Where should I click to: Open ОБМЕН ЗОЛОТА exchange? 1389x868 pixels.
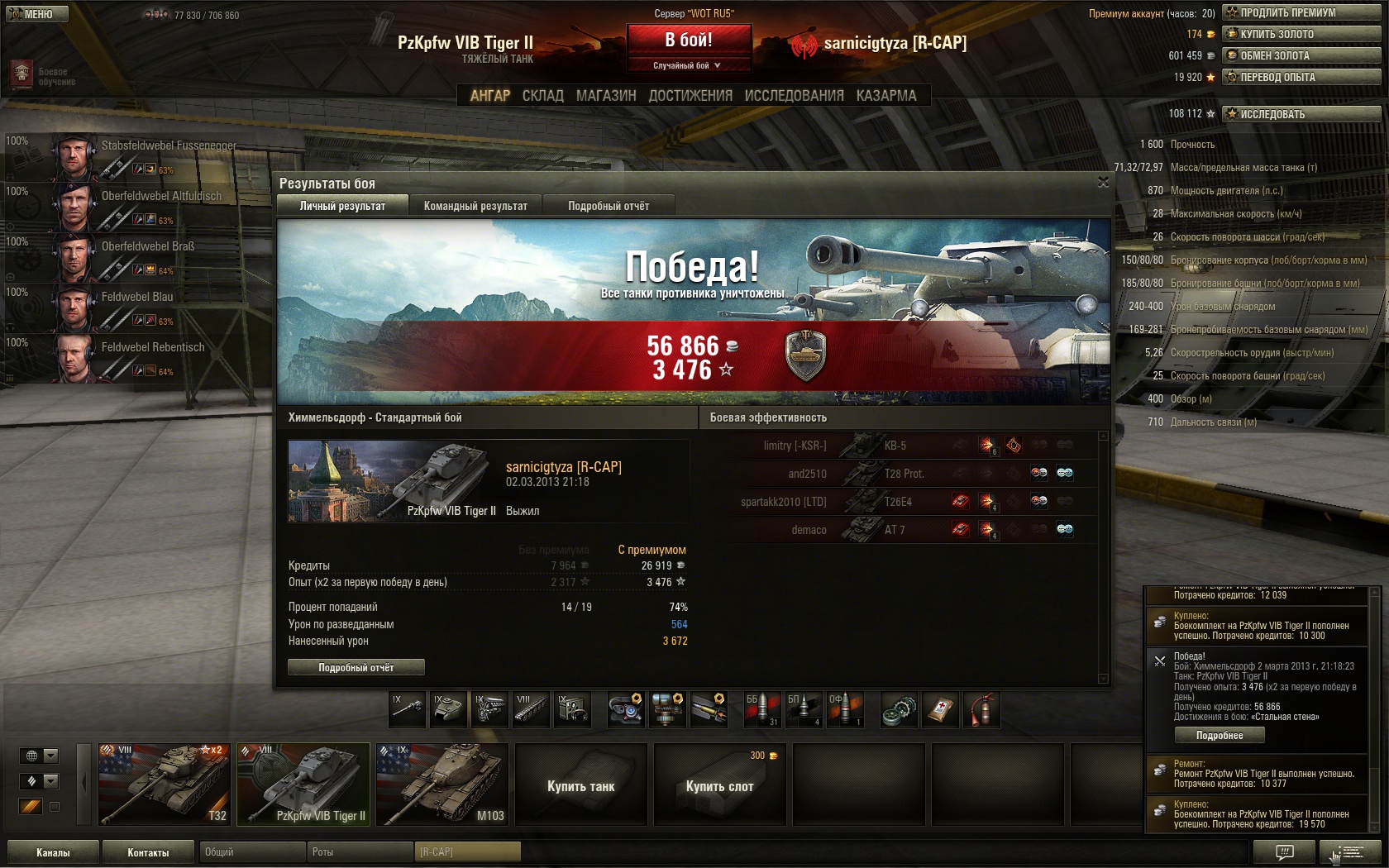[1301, 55]
